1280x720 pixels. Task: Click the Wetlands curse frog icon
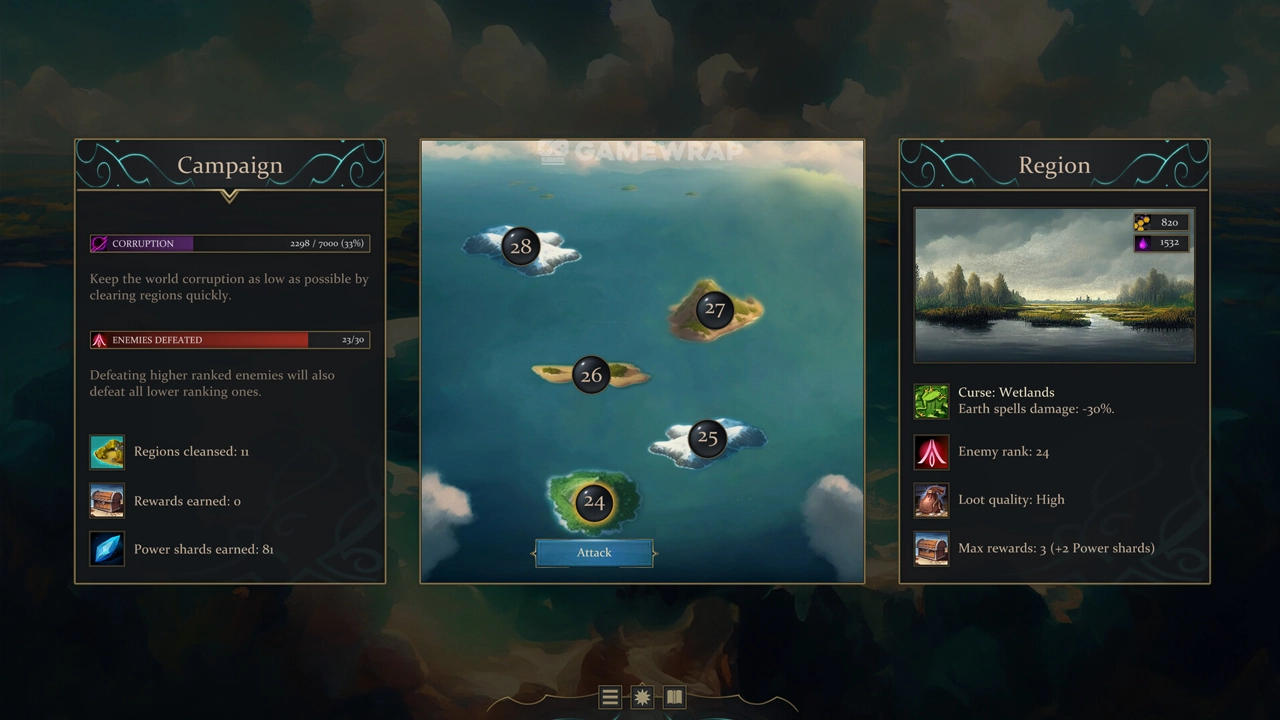coord(931,401)
